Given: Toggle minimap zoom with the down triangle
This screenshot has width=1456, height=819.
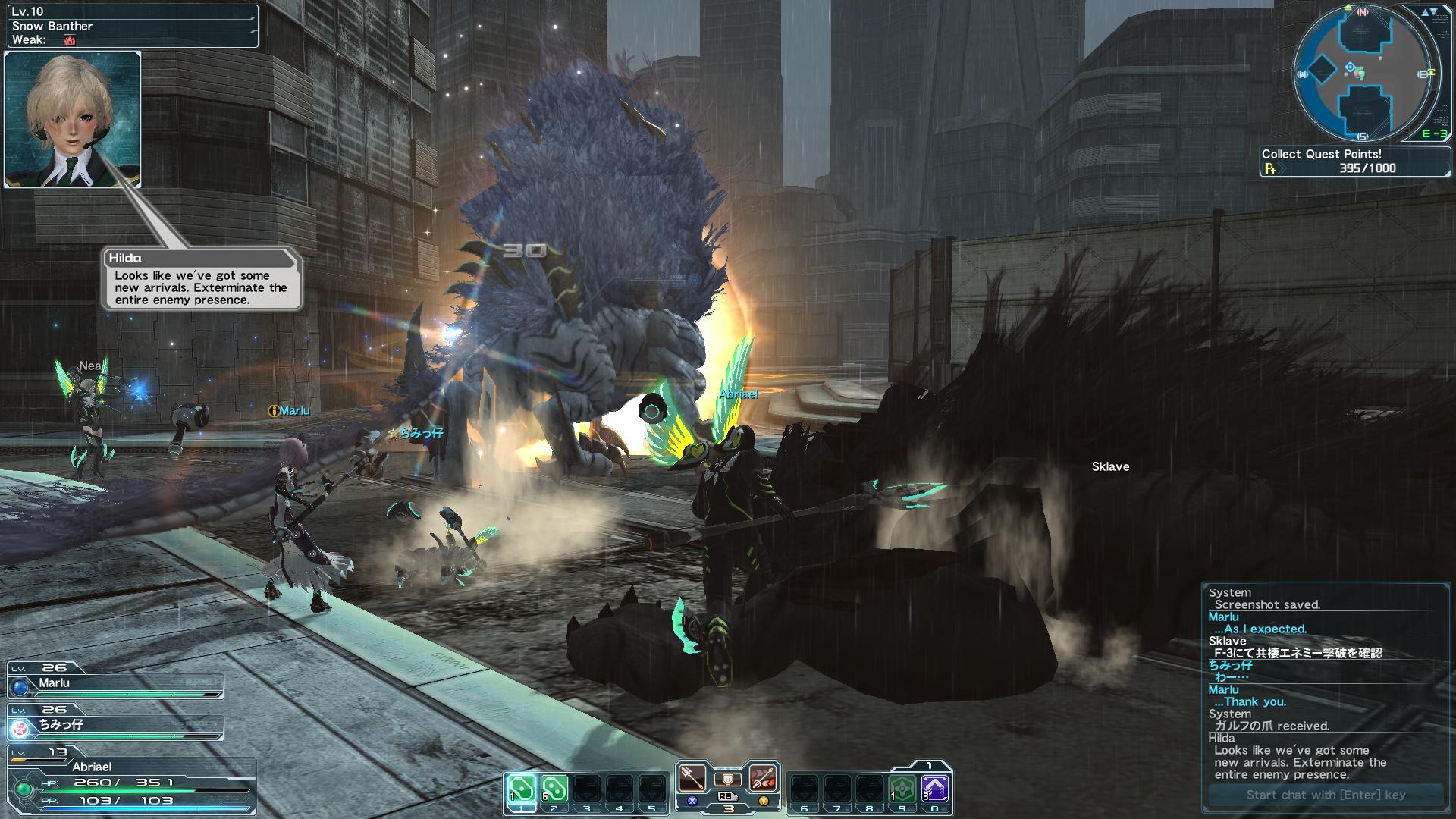Looking at the screenshot, I should 1435,12.
